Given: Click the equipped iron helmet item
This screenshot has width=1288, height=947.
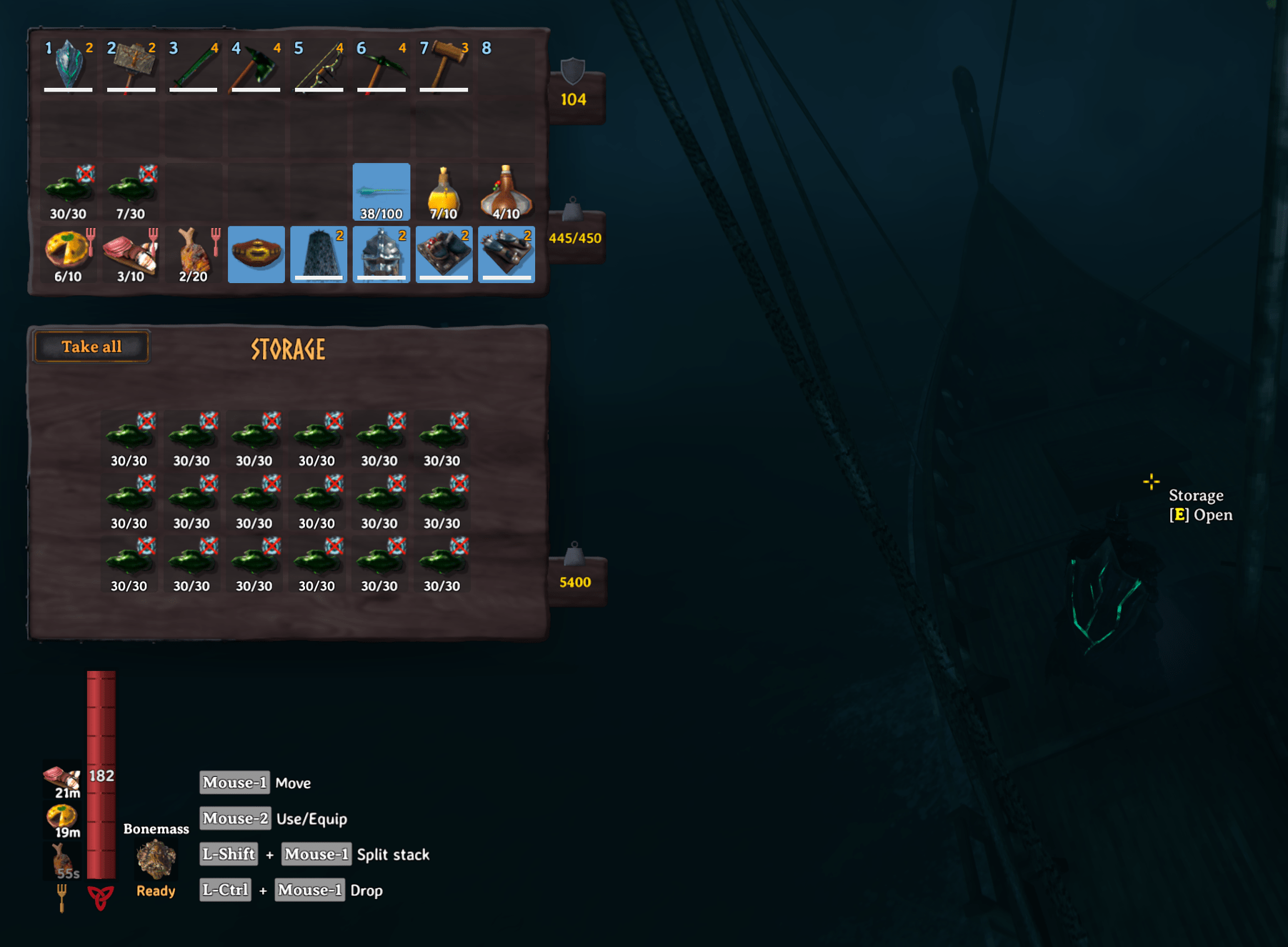Looking at the screenshot, I should pos(381,254).
